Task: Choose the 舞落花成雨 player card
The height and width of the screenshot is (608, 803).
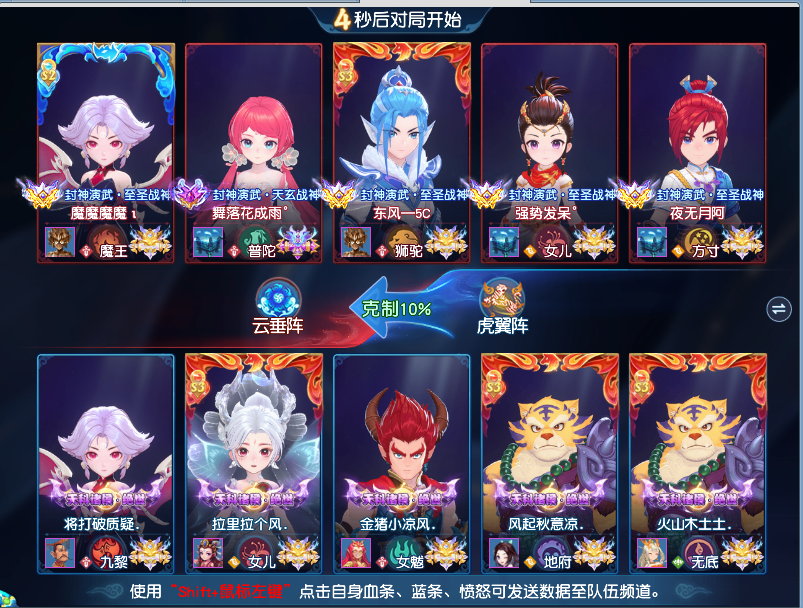Action: (x=254, y=130)
